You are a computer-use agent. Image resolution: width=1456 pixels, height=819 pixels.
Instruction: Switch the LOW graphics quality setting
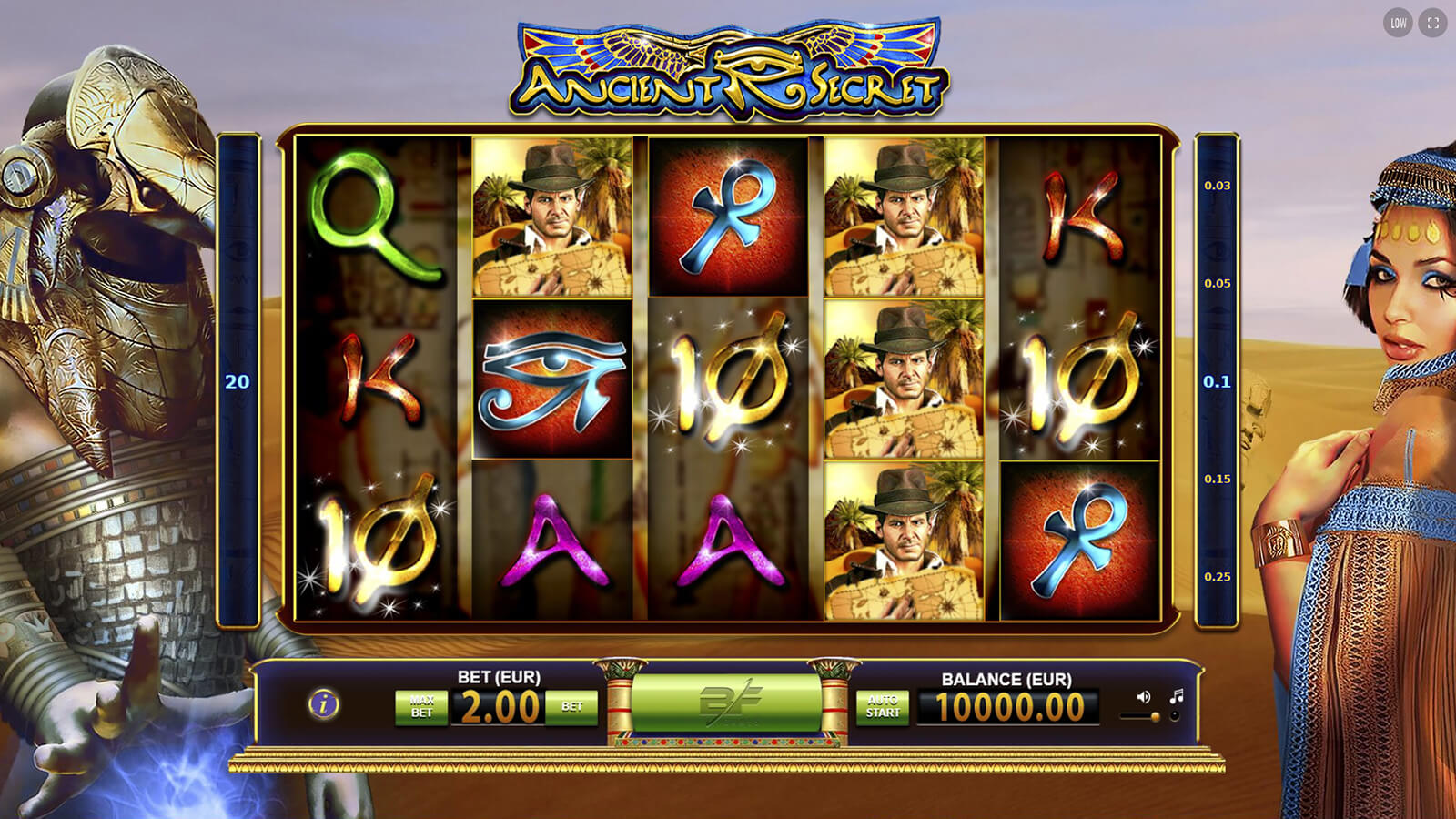[1399, 24]
